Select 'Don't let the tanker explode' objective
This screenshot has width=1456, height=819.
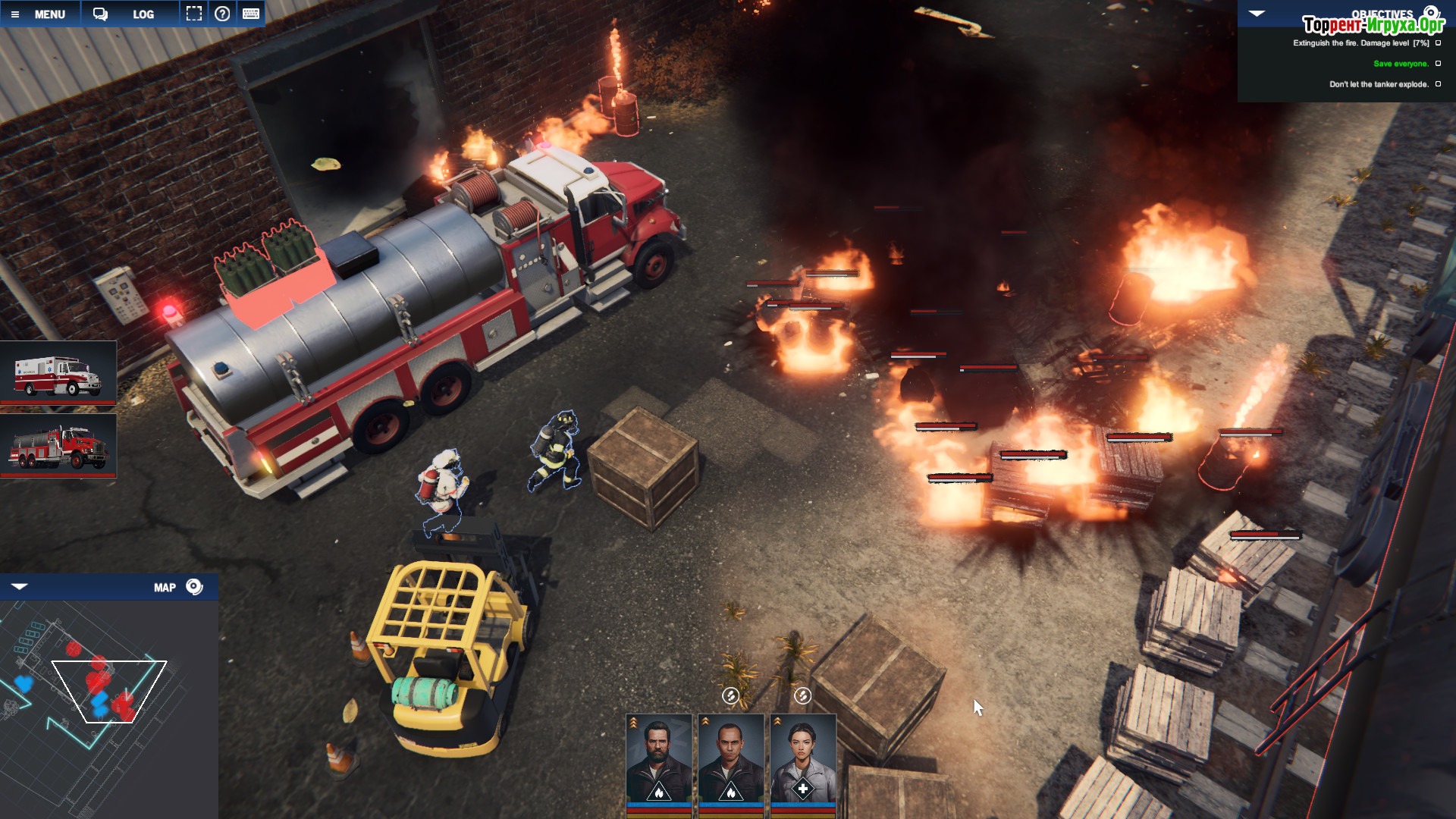(1378, 84)
